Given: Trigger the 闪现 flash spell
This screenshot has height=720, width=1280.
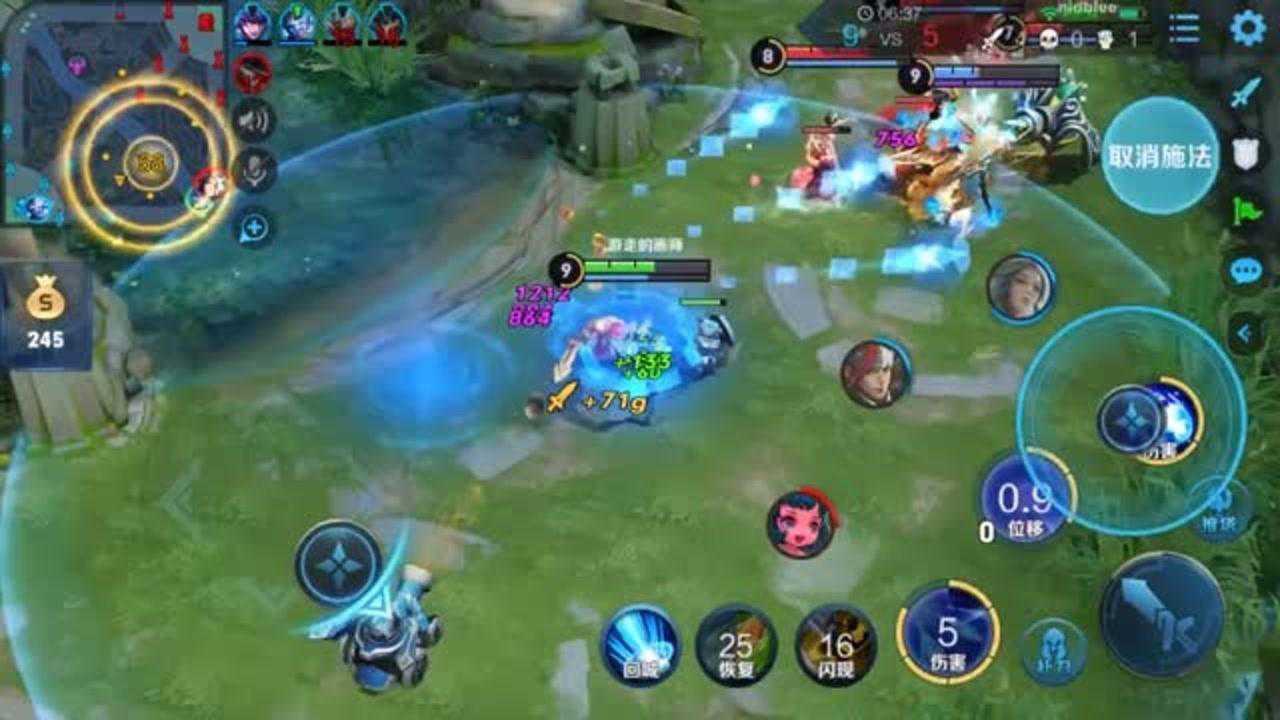Looking at the screenshot, I should (836, 645).
